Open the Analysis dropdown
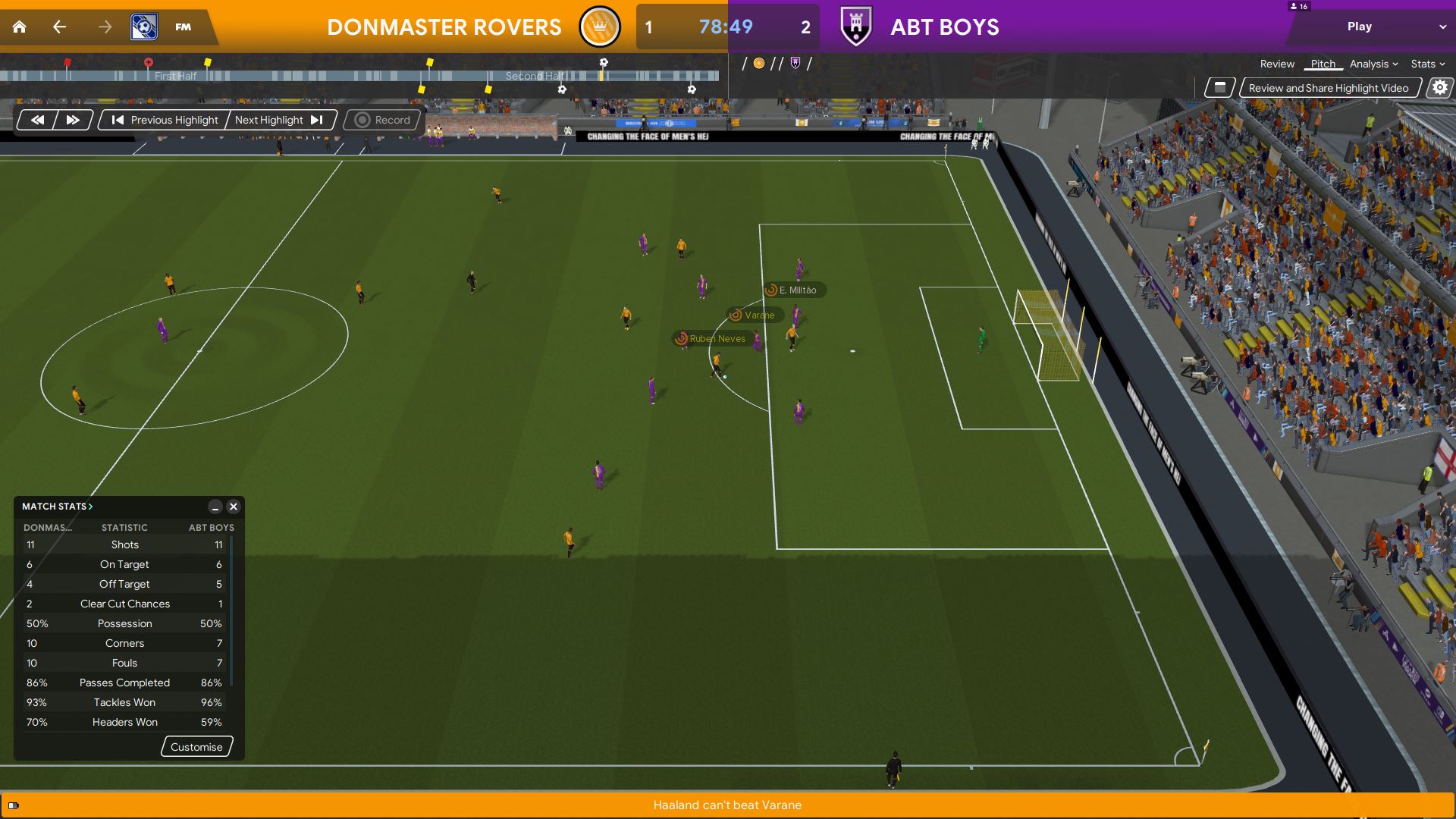1456x819 pixels. coord(1373,64)
